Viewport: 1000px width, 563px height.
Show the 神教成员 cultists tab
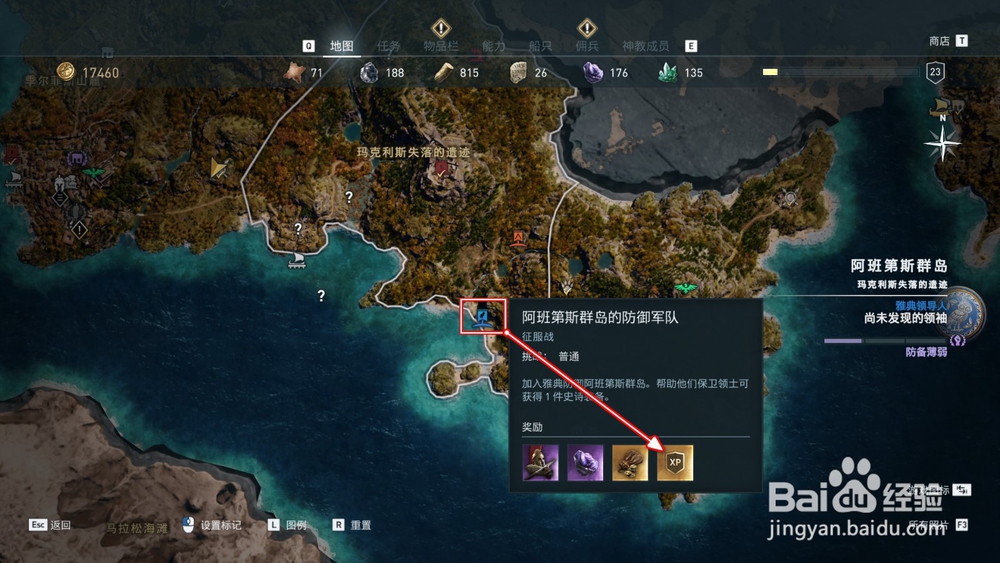click(645, 46)
